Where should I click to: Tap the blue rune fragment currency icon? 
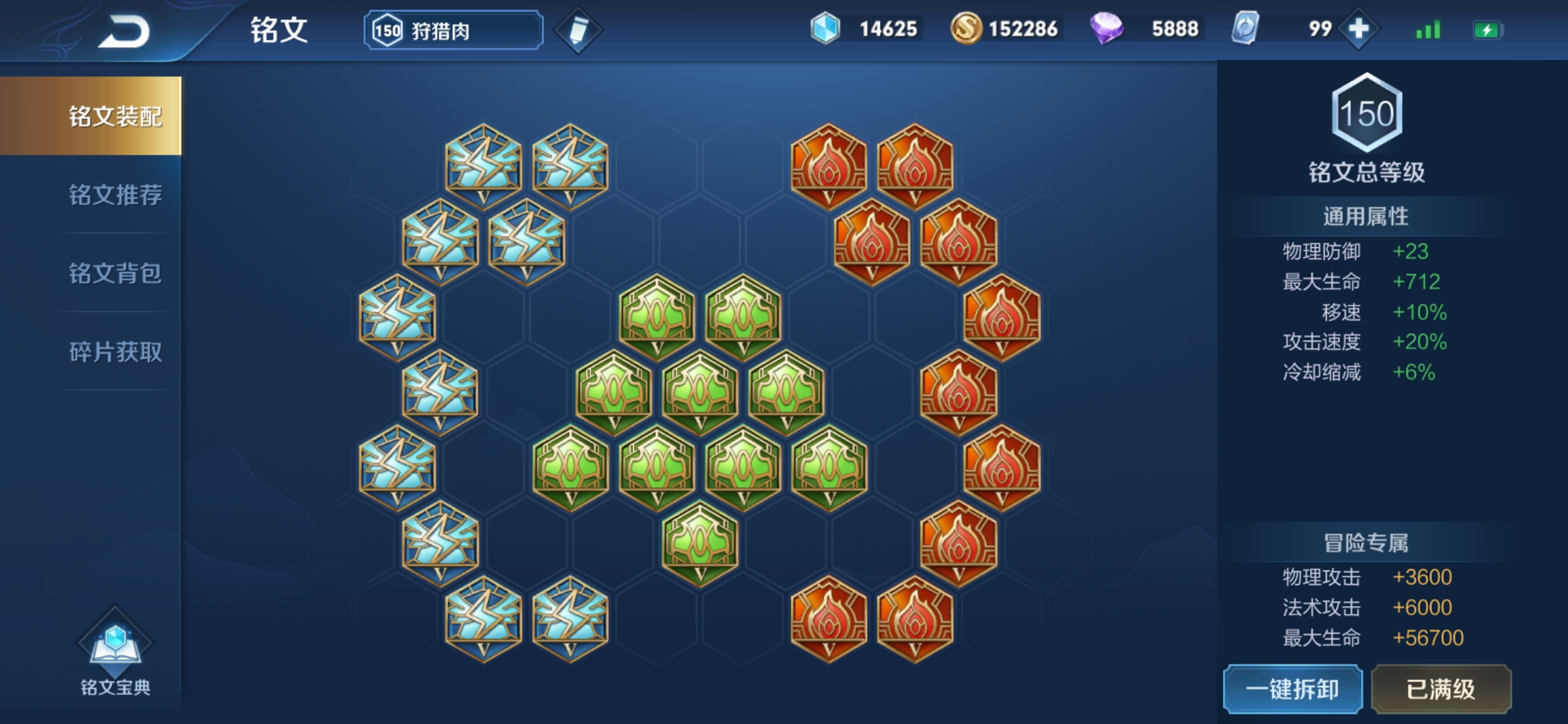click(x=825, y=29)
